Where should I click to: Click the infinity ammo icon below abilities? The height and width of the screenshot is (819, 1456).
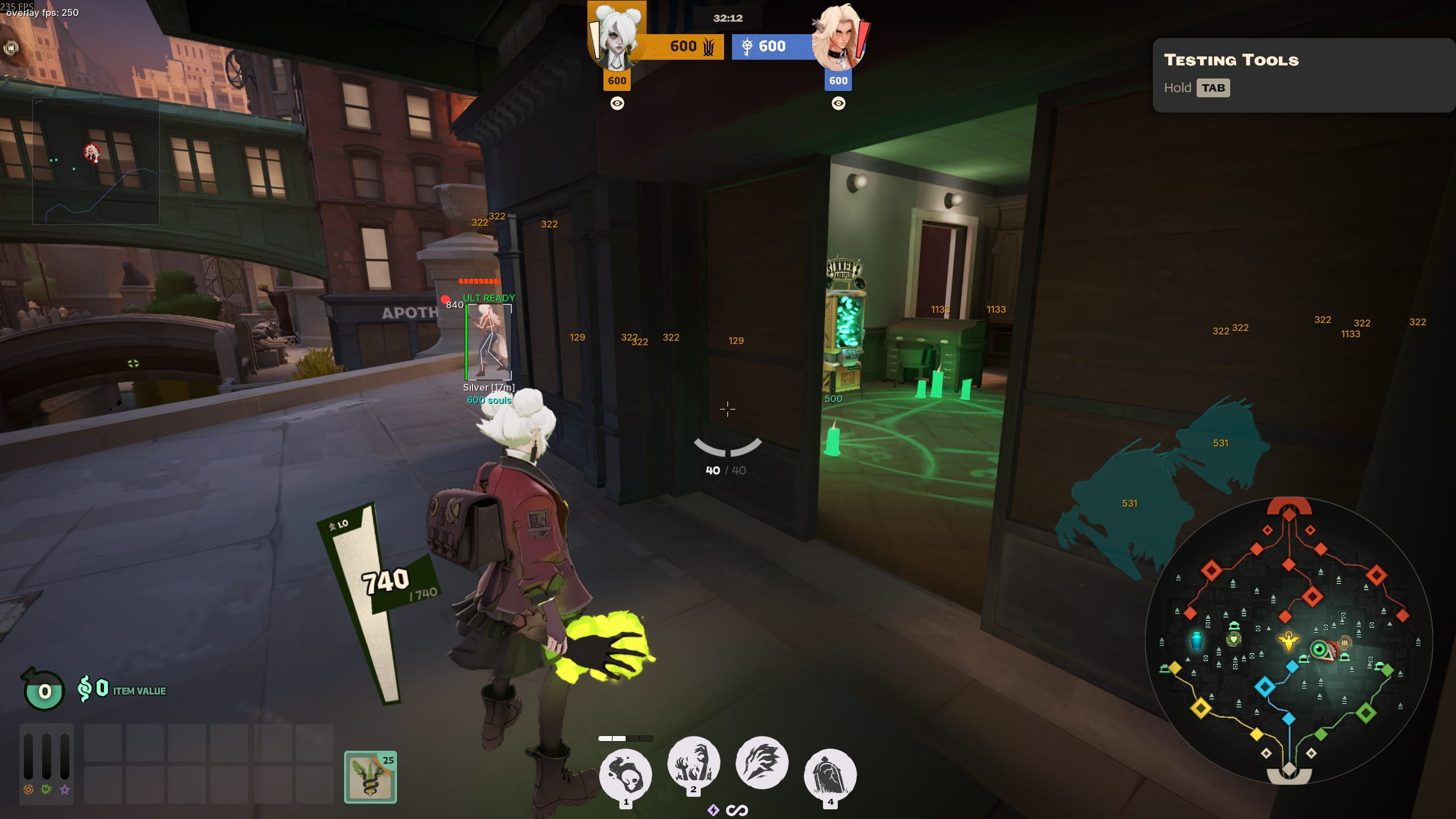[x=737, y=810]
